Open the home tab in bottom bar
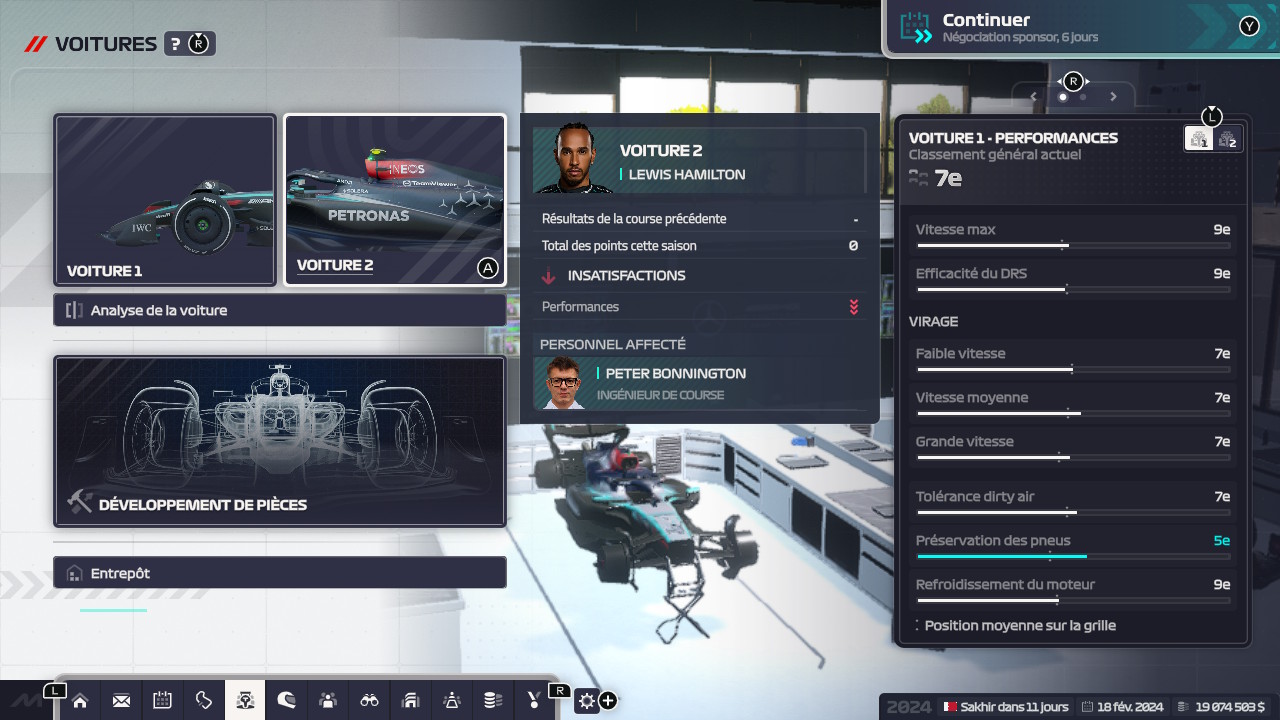This screenshot has width=1280, height=720. [x=80, y=700]
